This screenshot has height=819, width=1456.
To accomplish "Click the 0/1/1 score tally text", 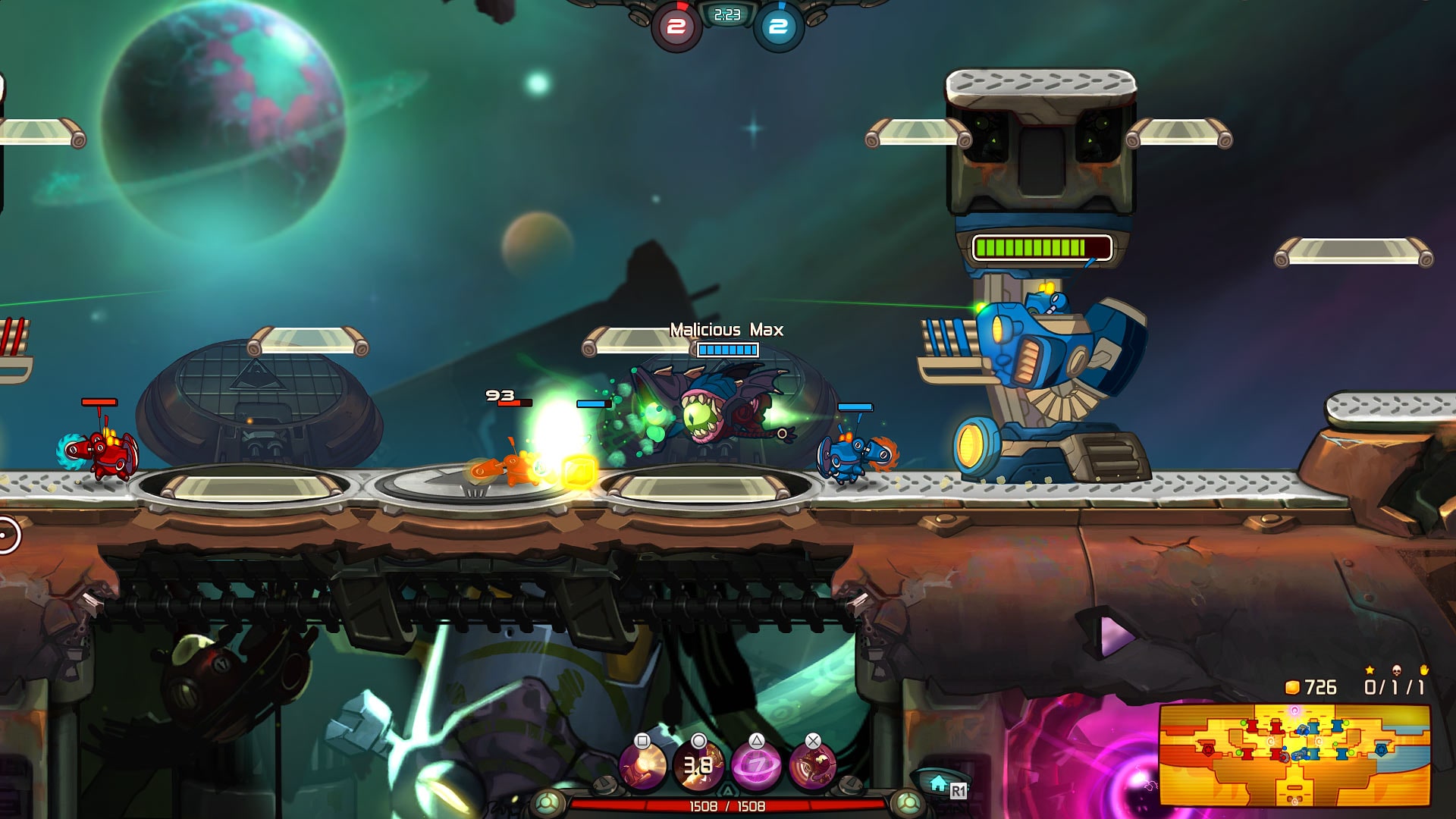I will 1395,686.
